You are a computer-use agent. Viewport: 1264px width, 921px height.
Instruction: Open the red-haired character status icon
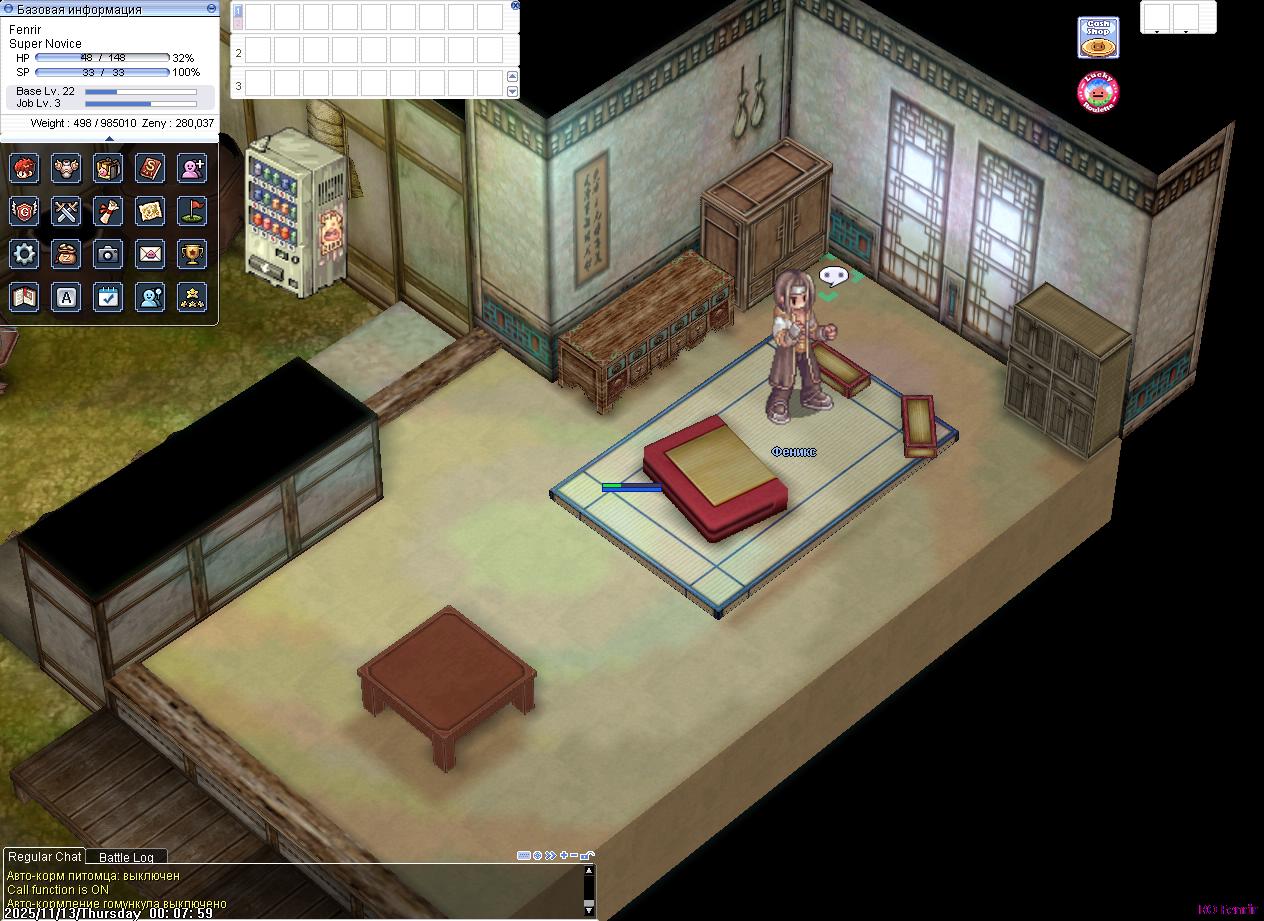24,168
